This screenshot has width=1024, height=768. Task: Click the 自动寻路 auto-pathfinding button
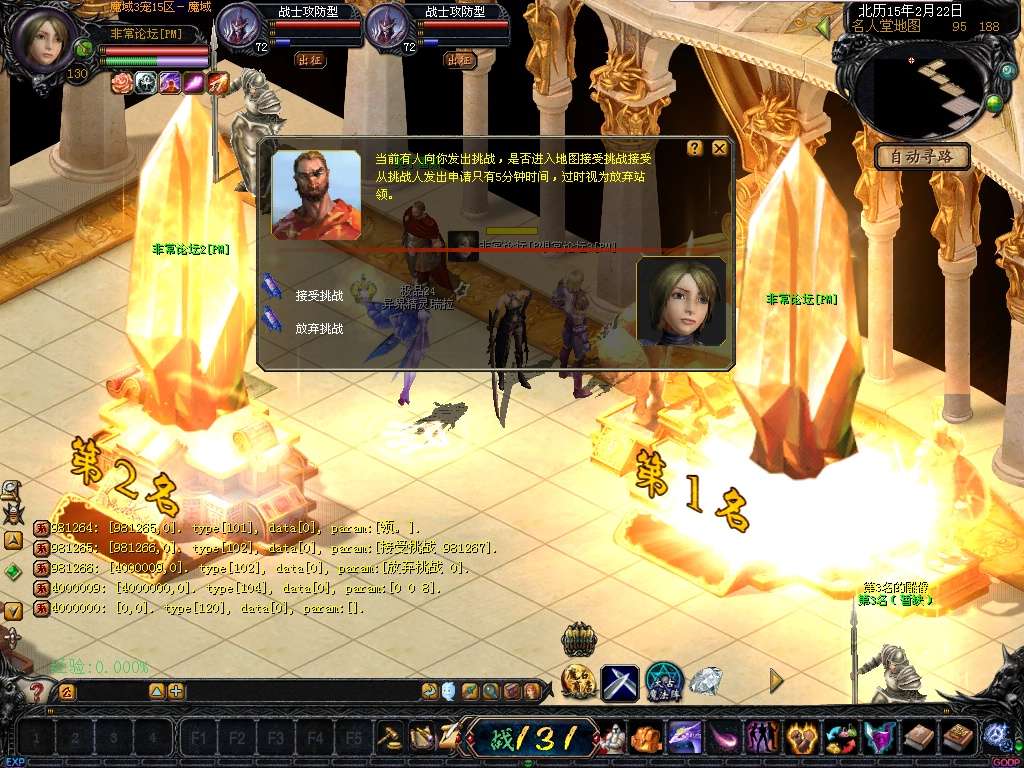click(922, 157)
